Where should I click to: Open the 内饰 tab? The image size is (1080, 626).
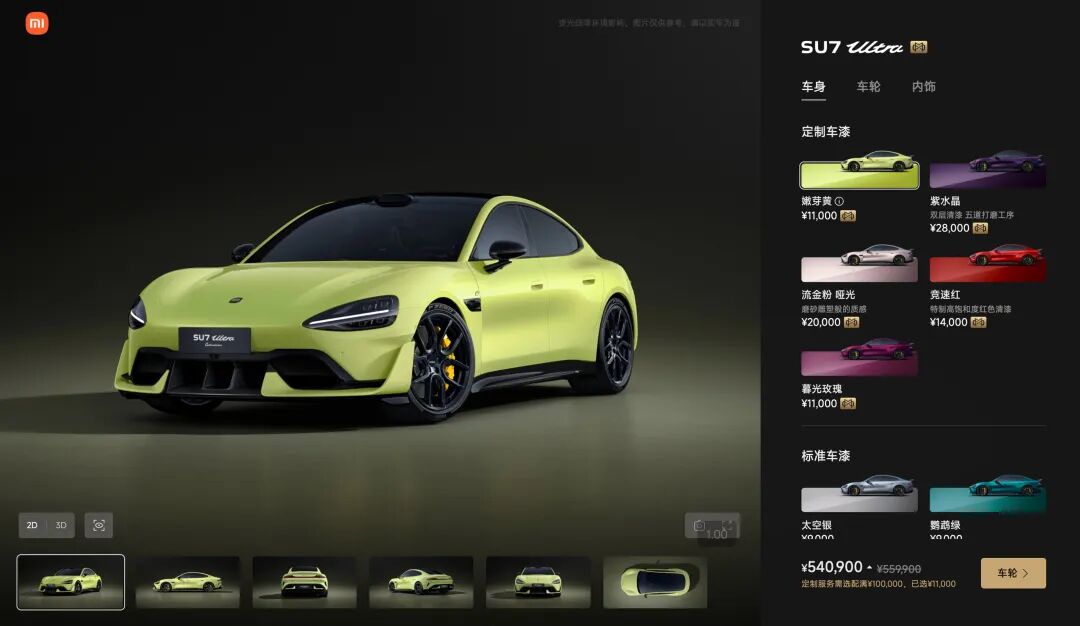[923, 87]
